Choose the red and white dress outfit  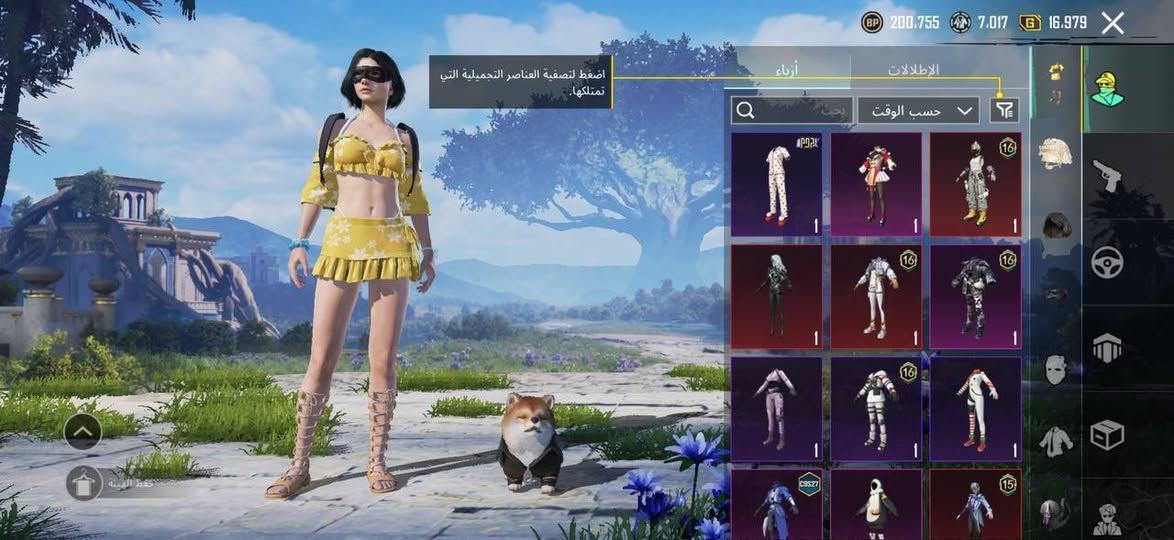click(x=876, y=184)
